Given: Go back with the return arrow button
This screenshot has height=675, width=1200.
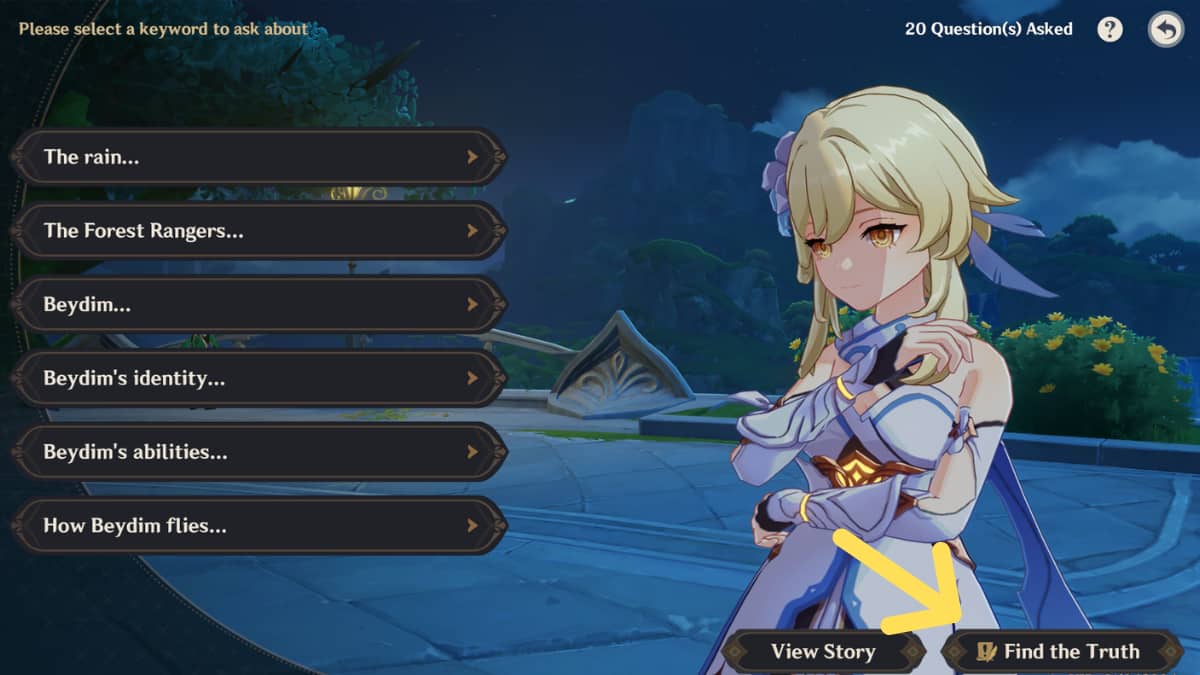Looking at the screenshot, I should coord(1165,29).
